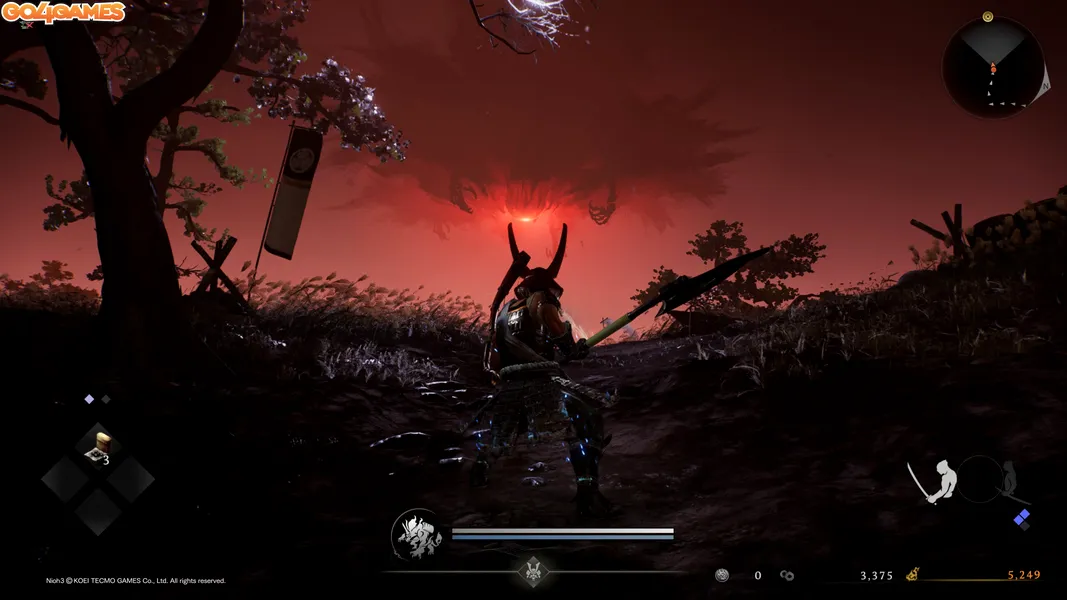This screenshot has width=1067, height=600.
Task: Activate the guardian spirit beast icon
Action: (417, 535)
